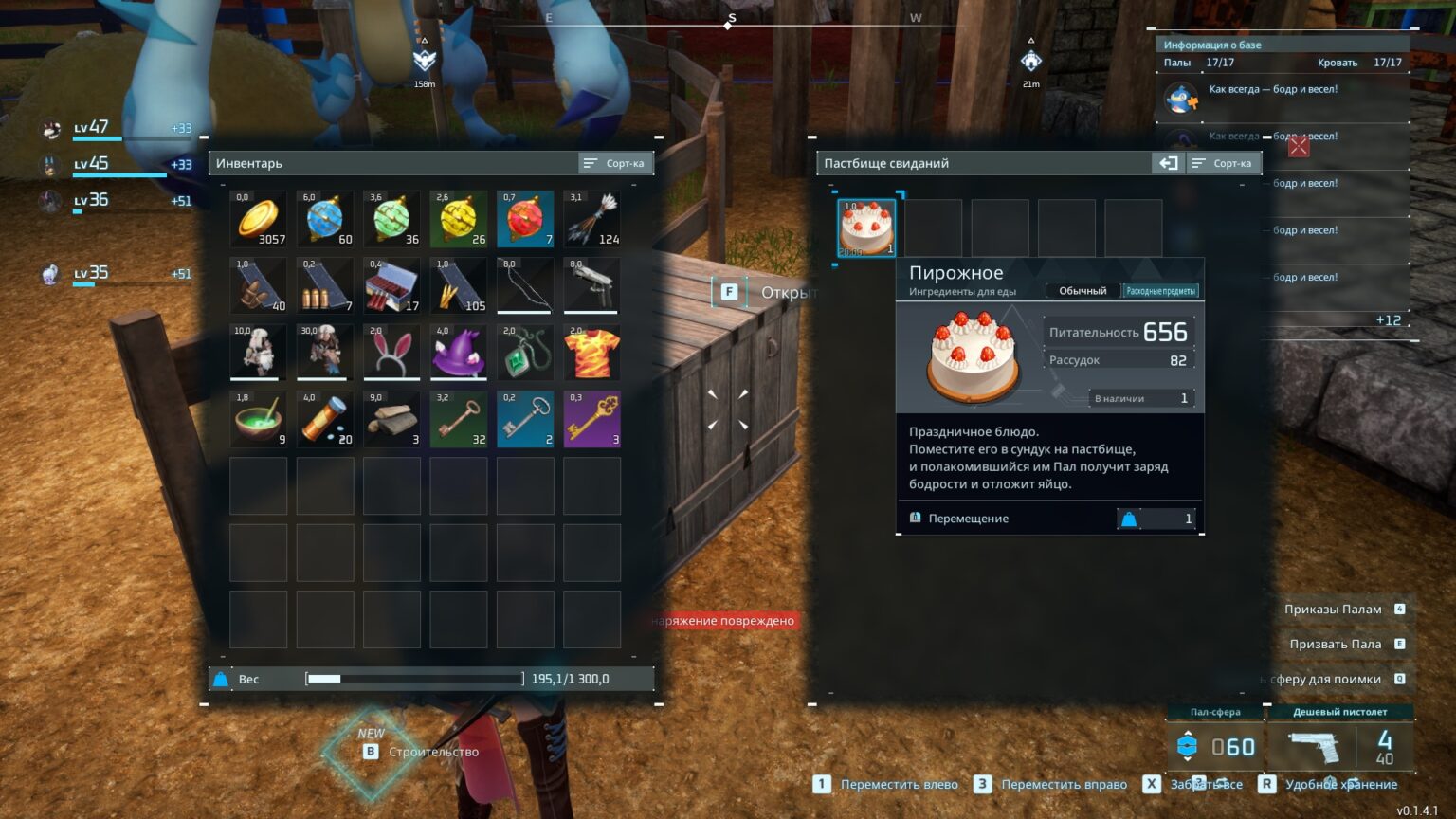Select the purple wizard hat item
The height and width of the screenshot is (819, 1456).
pyautogui.click(x=459, y=352)
